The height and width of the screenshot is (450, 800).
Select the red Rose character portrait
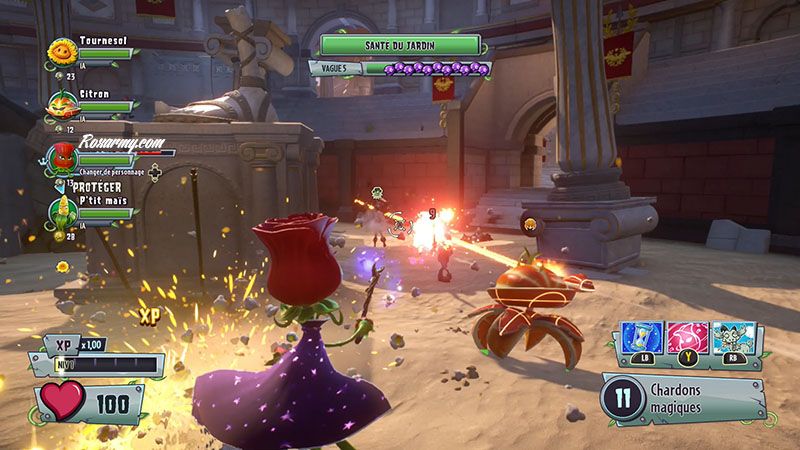pos(64,157)
